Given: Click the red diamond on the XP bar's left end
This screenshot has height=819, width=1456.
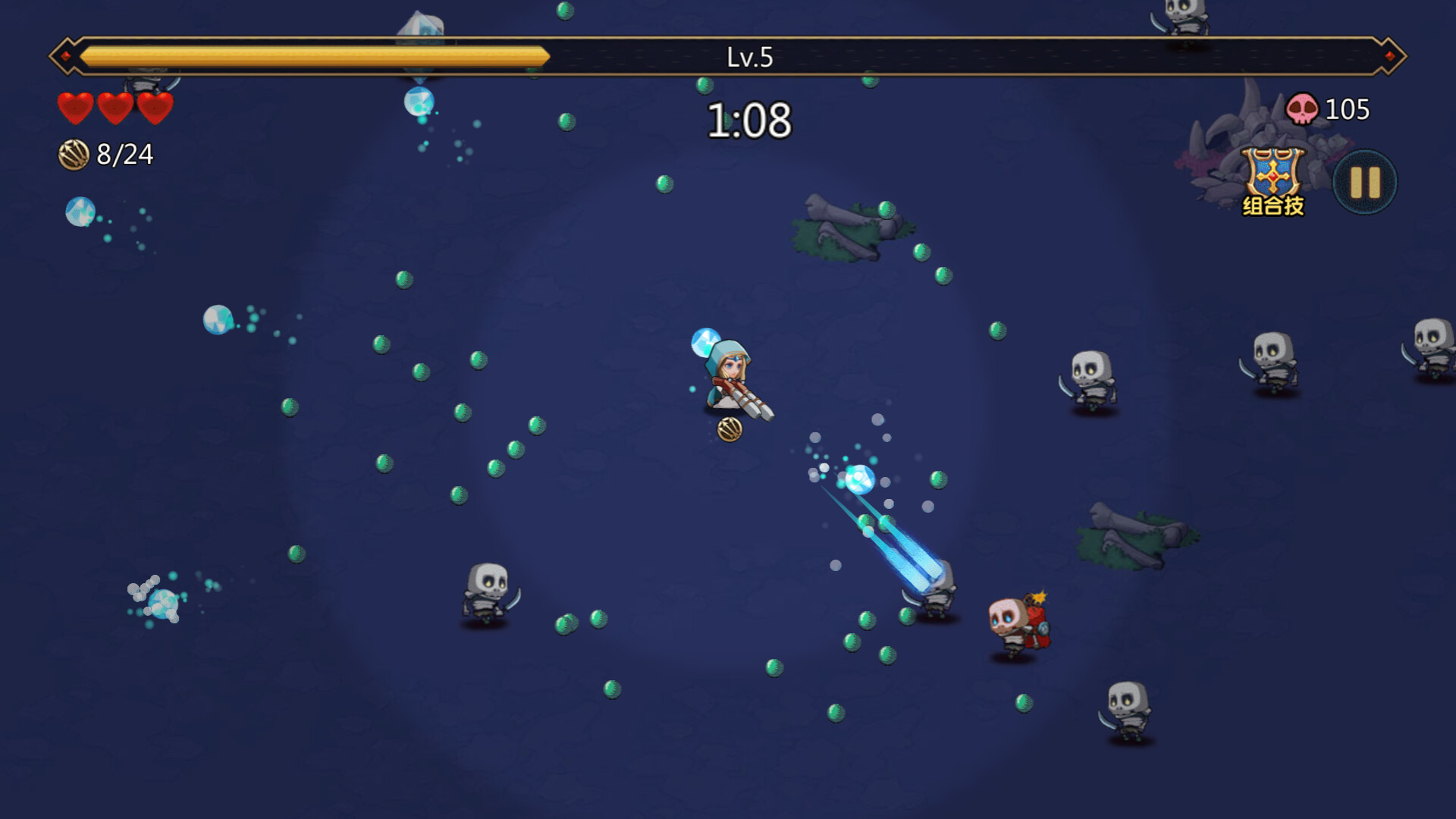Looking at the screenshot, I should (x=66, y=53).
